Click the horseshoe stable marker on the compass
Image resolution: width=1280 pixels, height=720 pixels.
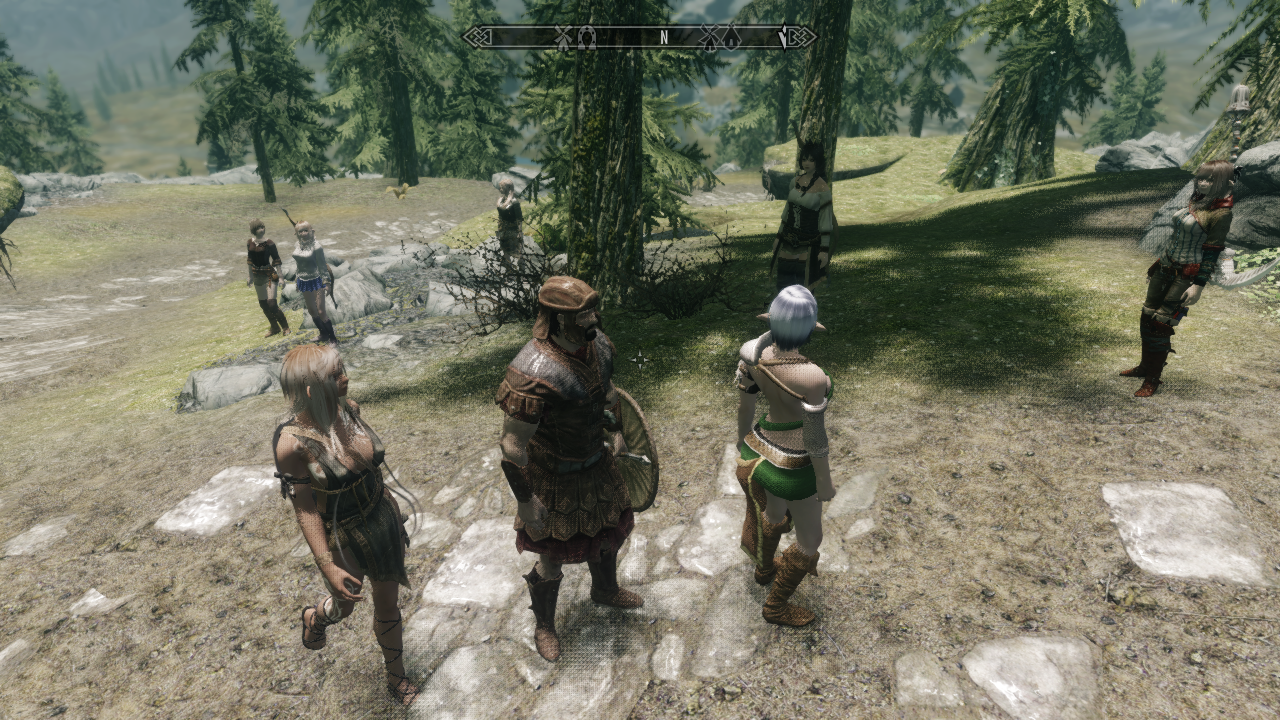coord(587,37)
